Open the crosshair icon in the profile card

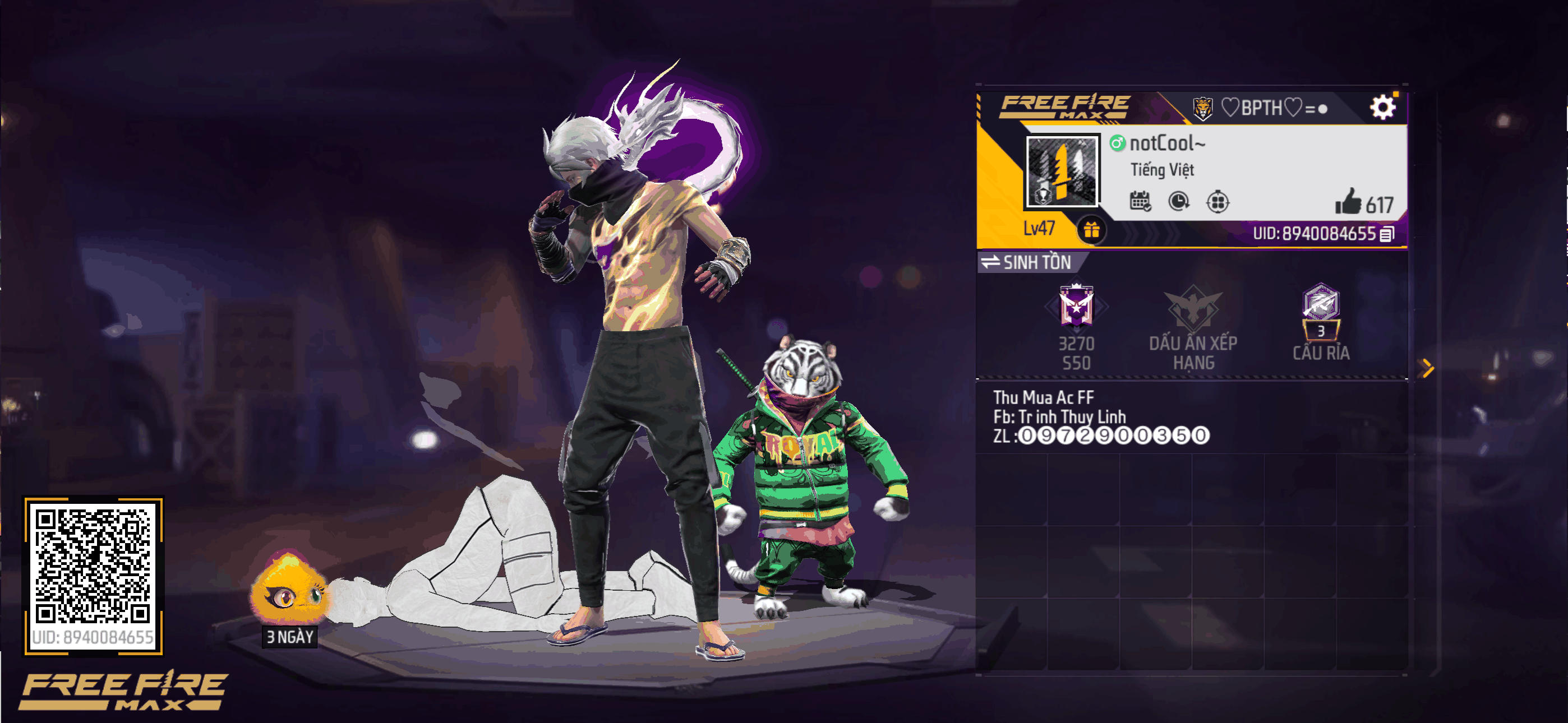pyautogui.click(x=1217, y=201)
